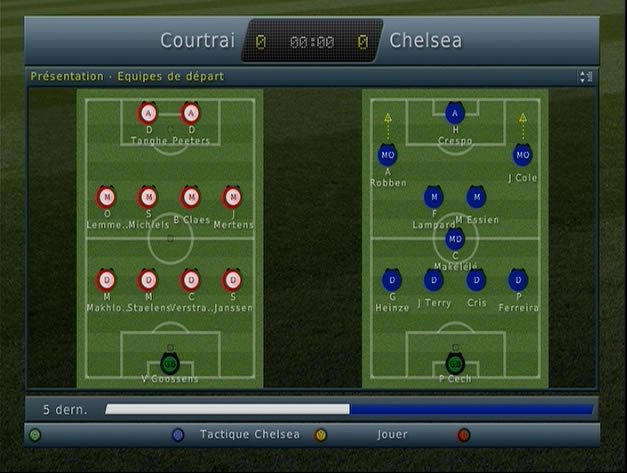Choose Heinze in Chelsea defence

tap(391, 280)
